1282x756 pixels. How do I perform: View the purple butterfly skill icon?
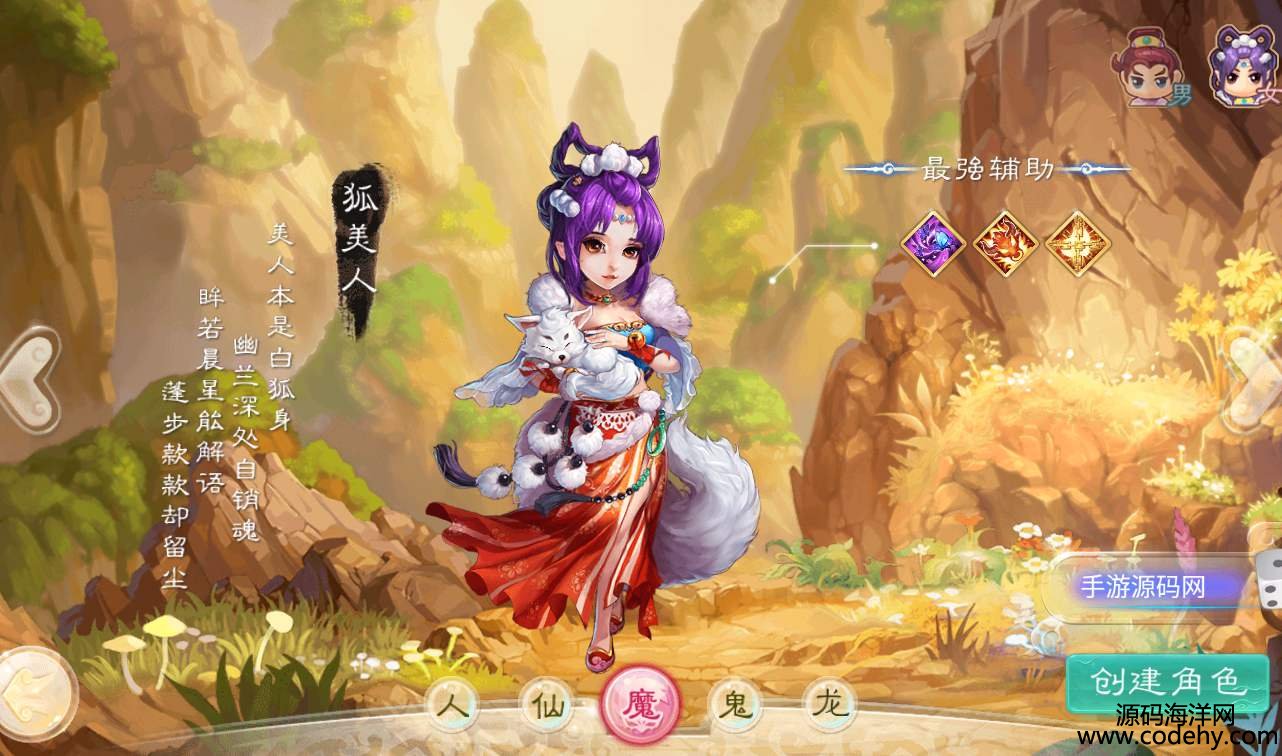933,241
